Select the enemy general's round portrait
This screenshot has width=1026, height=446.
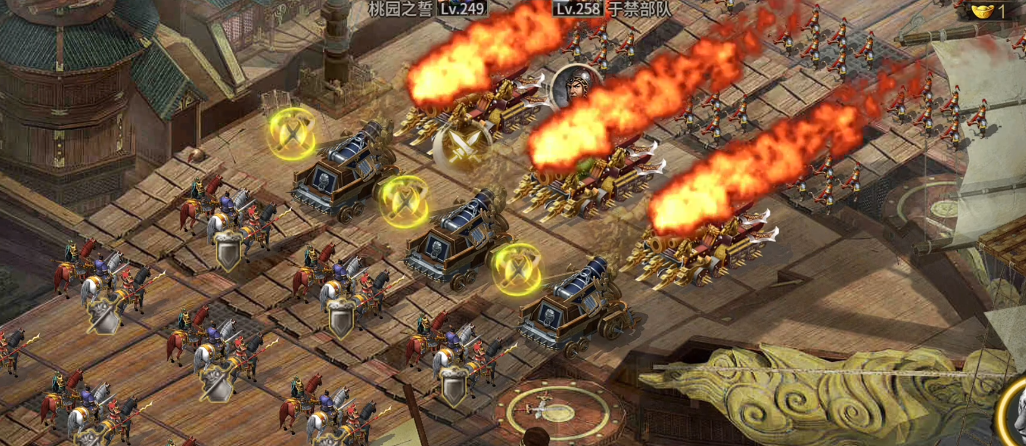pos(574,88)
